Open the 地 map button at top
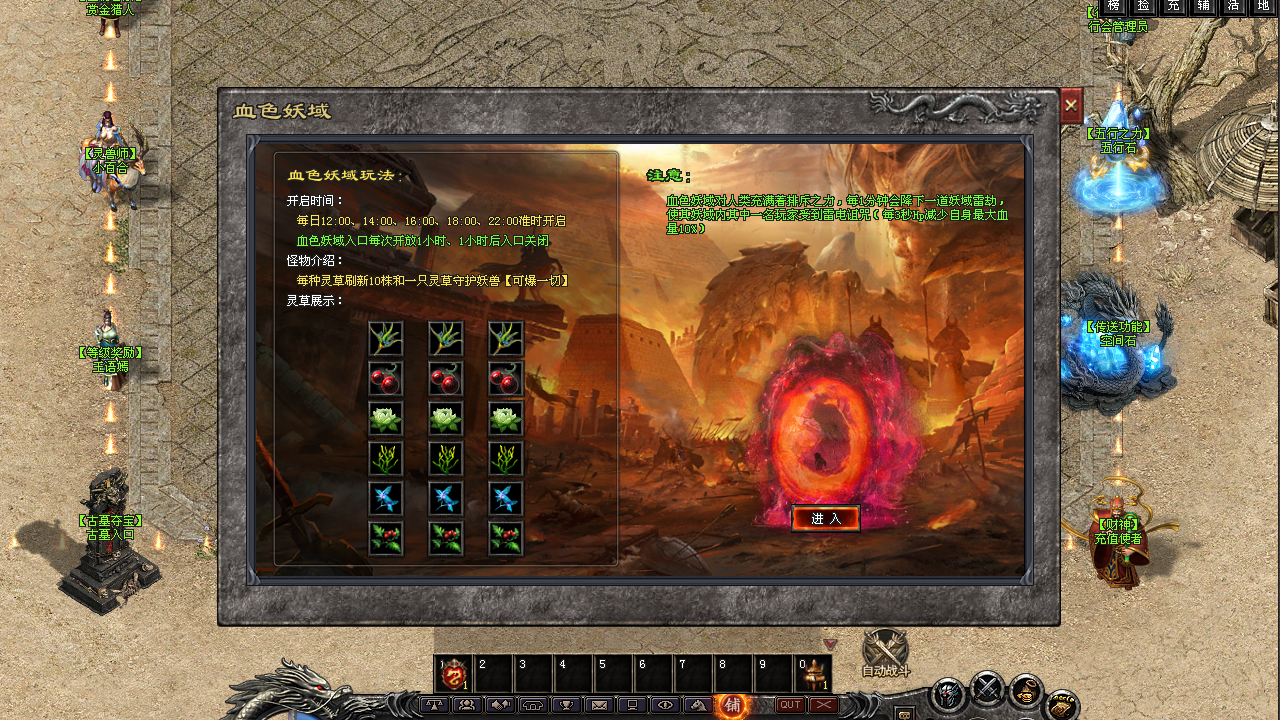 (x=1264, y=6)
